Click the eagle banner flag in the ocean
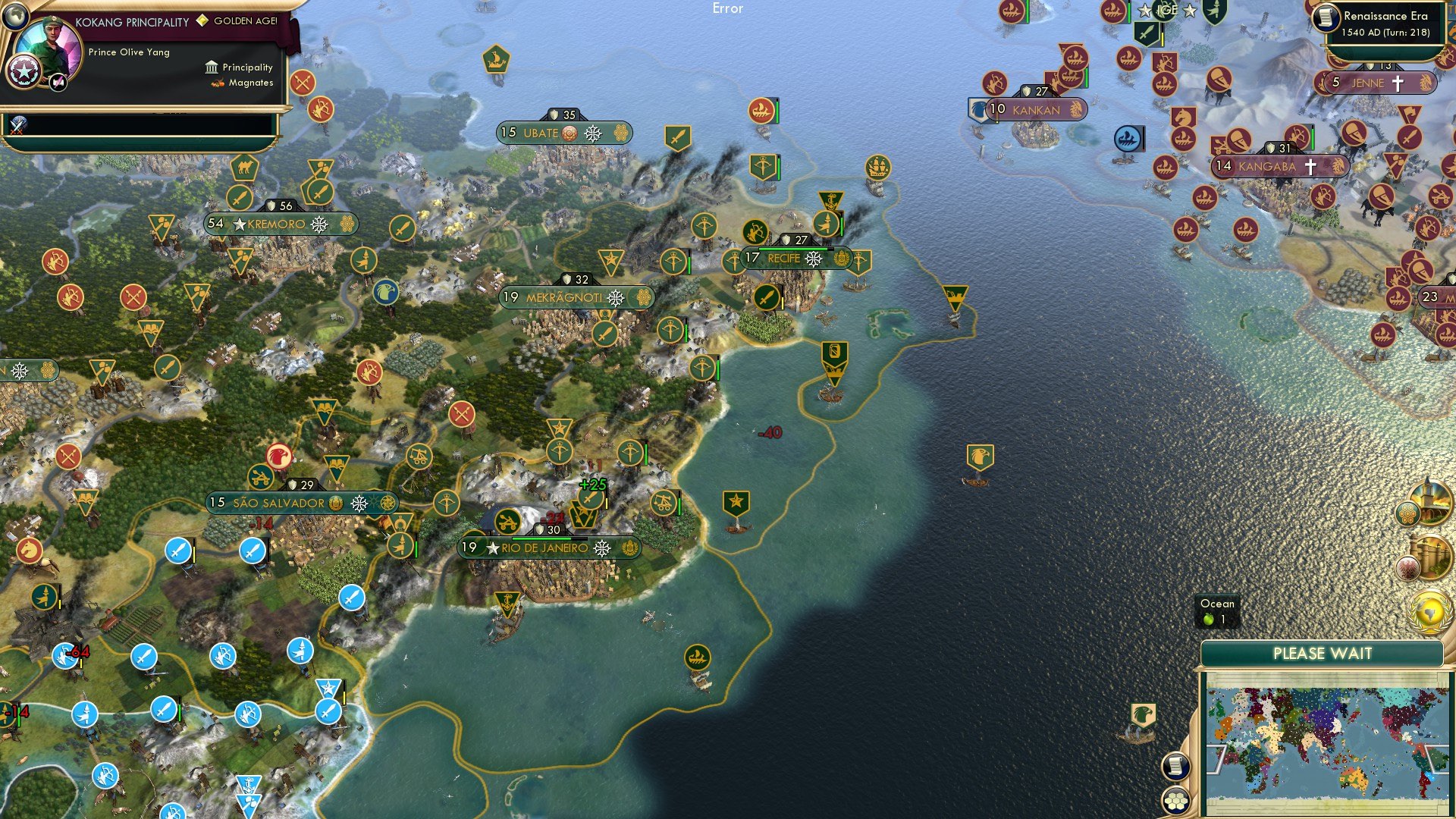The height and width of the screenshot is (819, 1456). (x=981, y=457)
